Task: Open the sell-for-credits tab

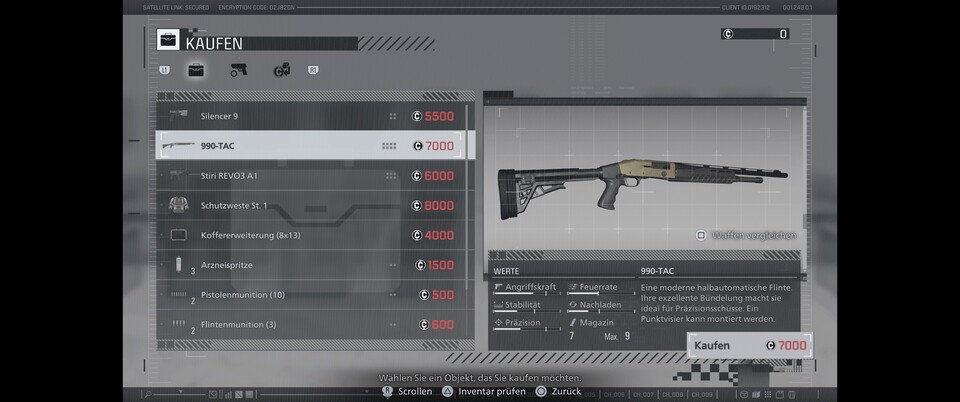Action: [x=282, y=70]
